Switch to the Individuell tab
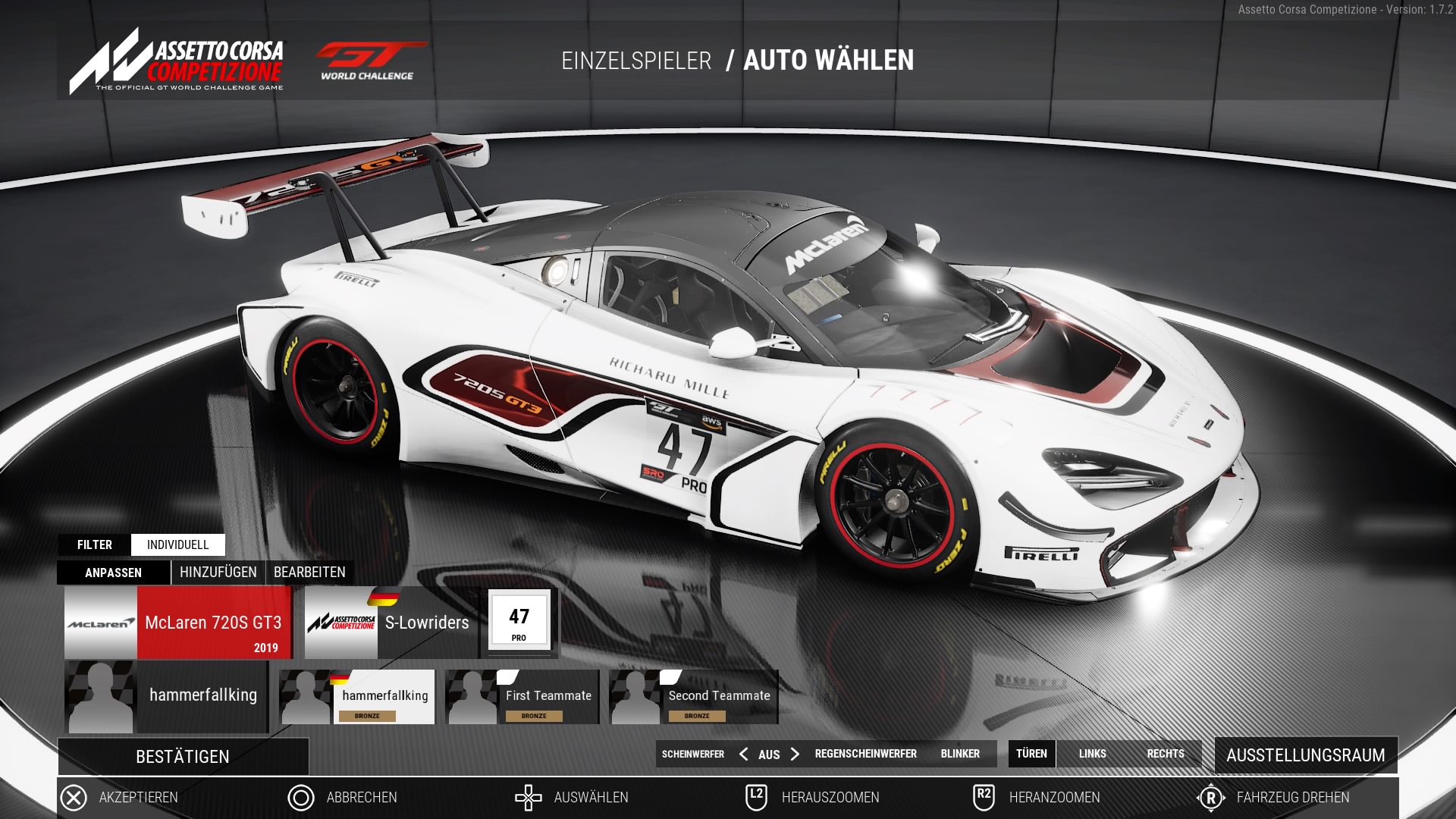Image resolution: width=1456 pixels, height=819 pixels. pyautogui.click(x=177, y=544)
